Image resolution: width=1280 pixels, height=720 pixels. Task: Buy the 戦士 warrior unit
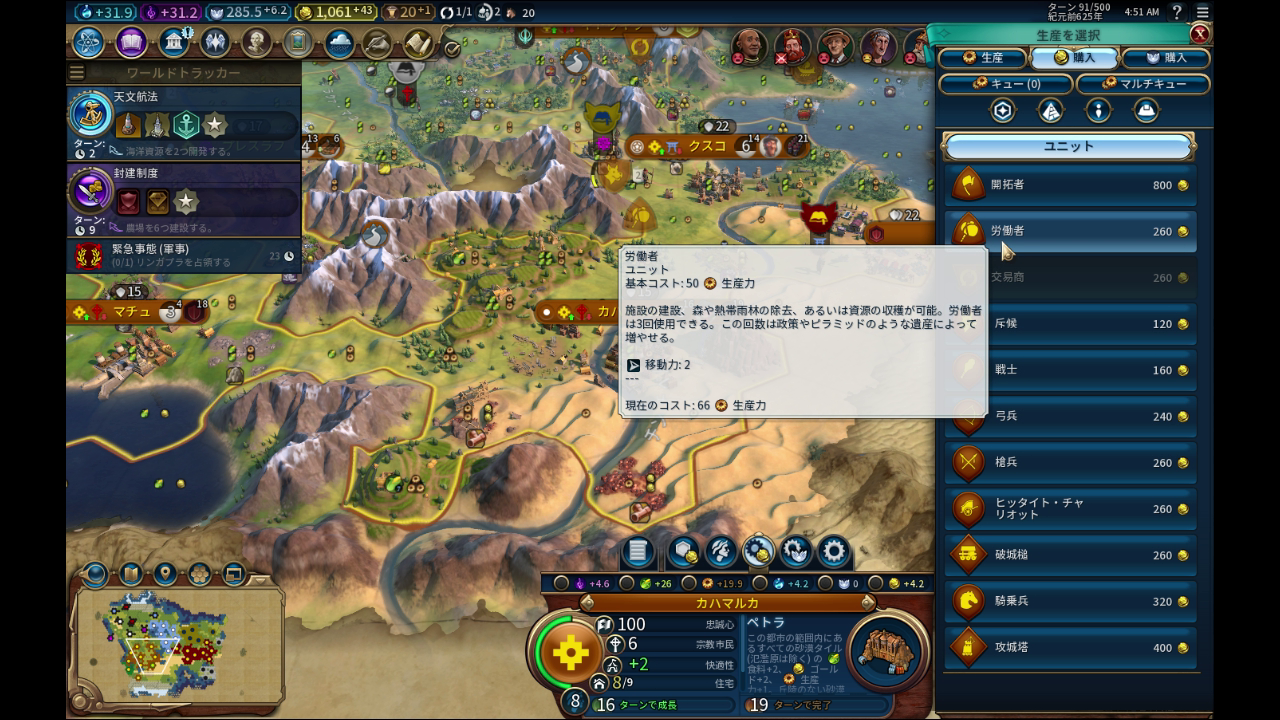(1070, 370)
